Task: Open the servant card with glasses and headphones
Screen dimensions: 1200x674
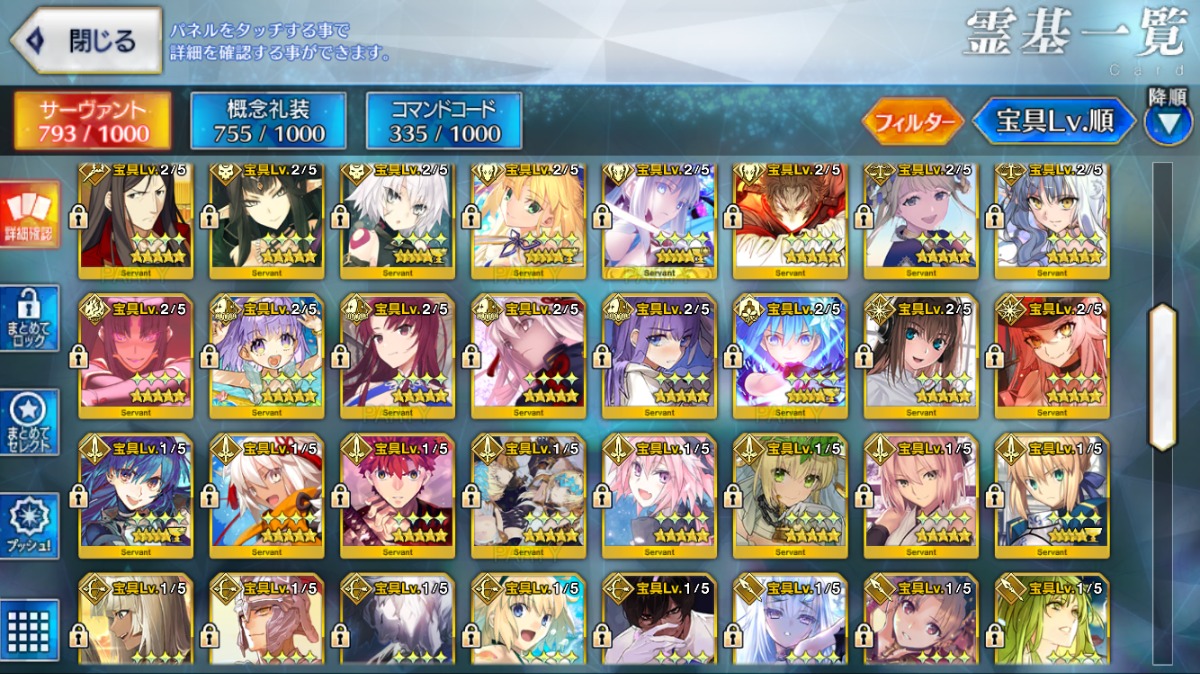Action: point(921,355)
